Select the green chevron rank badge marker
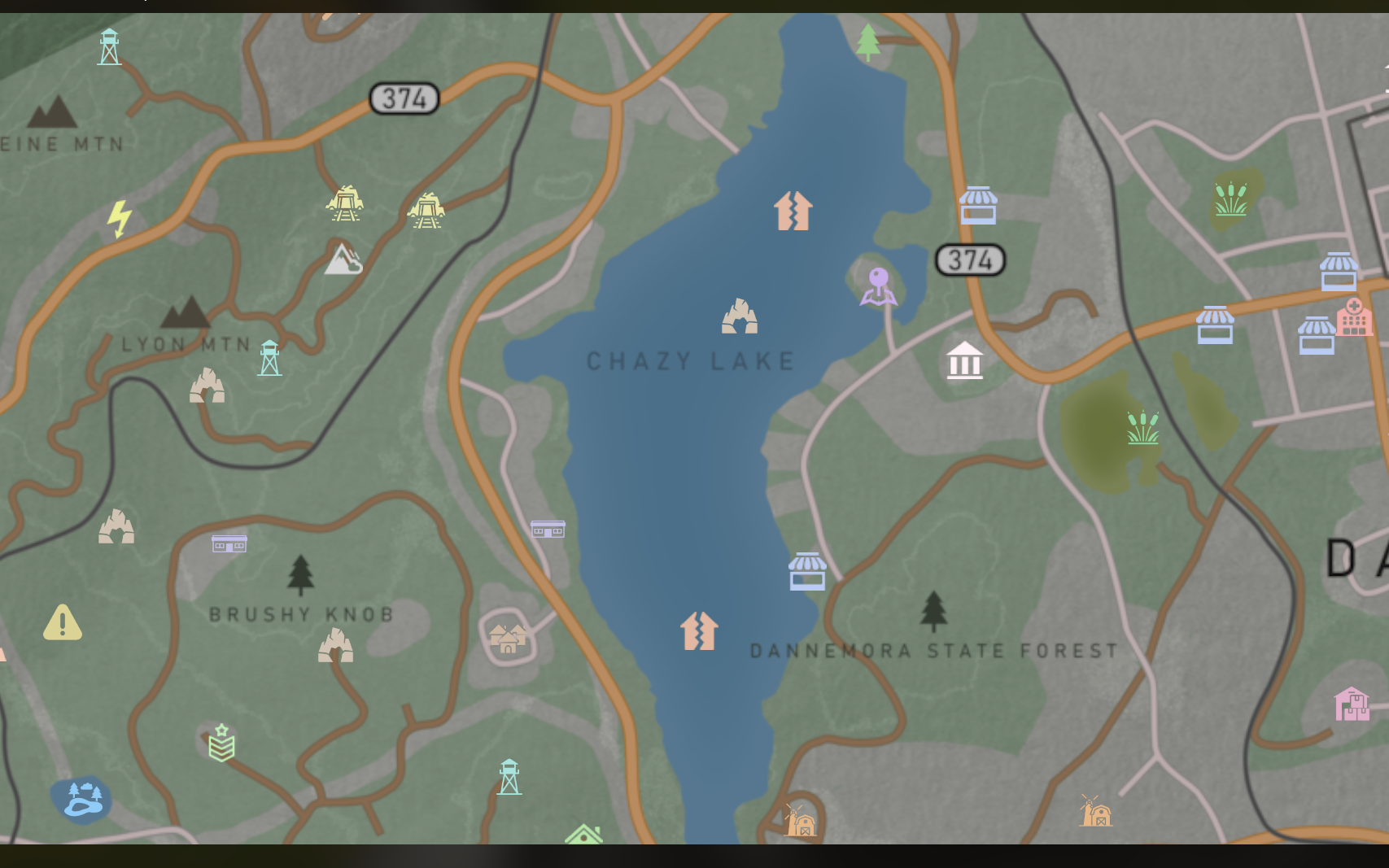Viewport: 1389px width, 868px height. [x=221, y=743]
